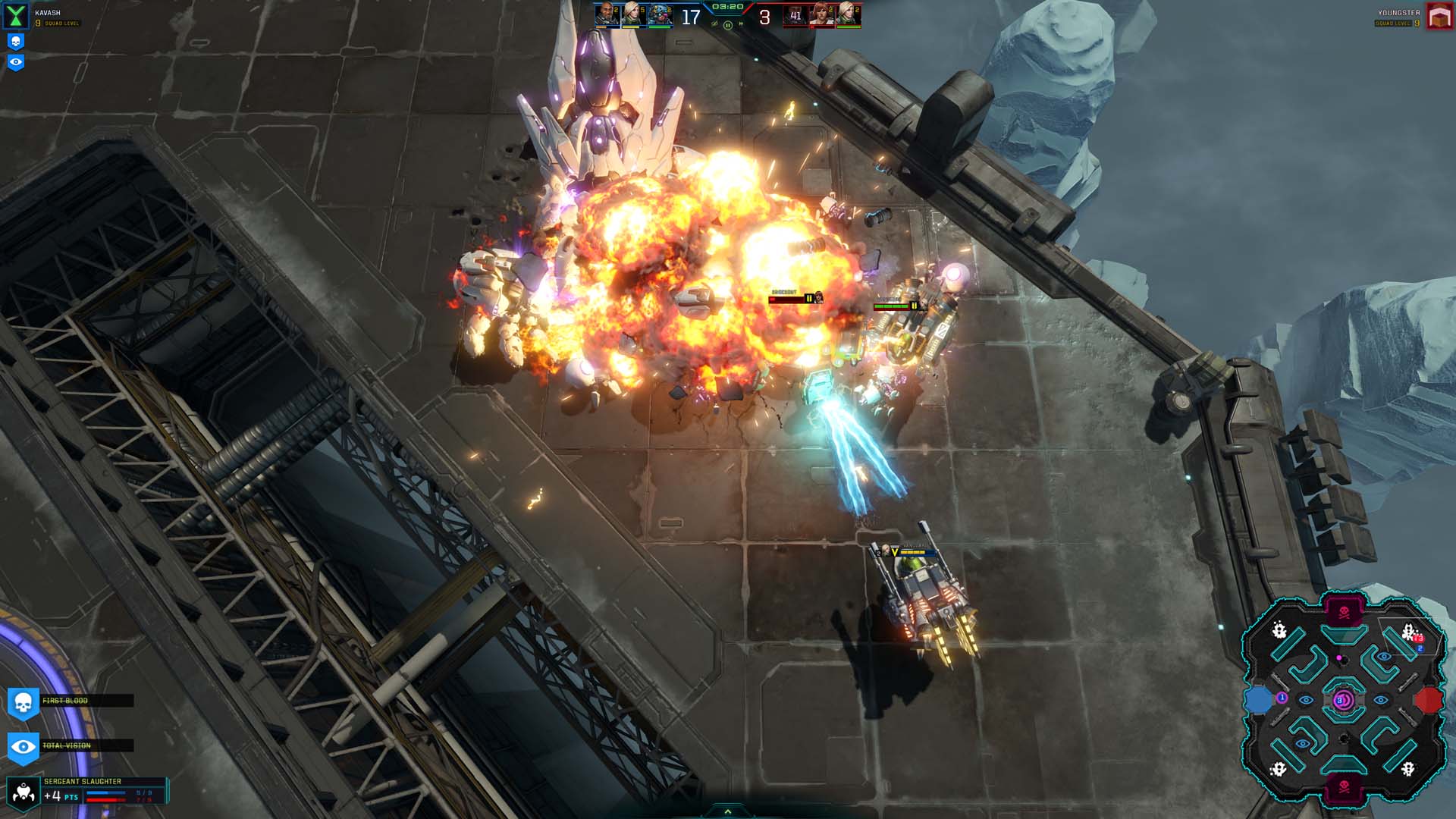The image size is (1456, 819).
Task: Open the Youngster player emblem
Action: [x=1439, y=17]
